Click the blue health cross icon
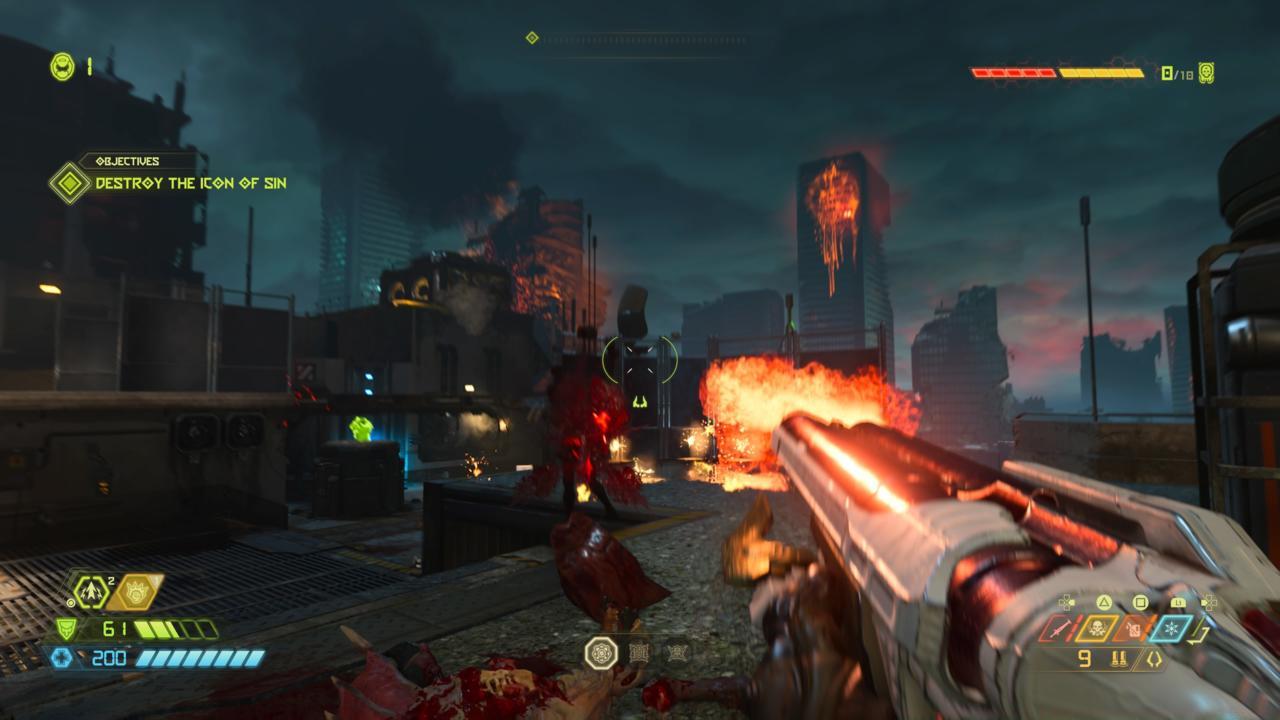Image resolution: width=1280 pixels, height=720 pixels. (x=62, y=657)
